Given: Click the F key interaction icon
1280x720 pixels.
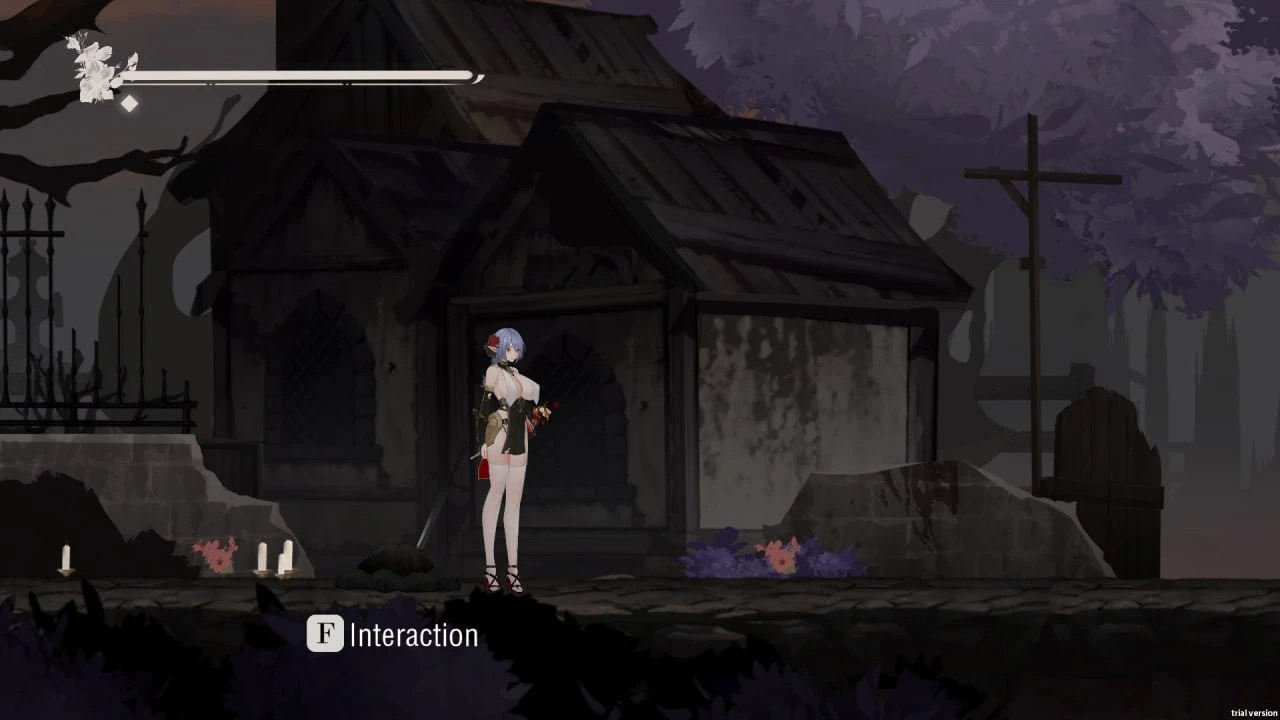Looking at the screenshot, I should point(323,634).
